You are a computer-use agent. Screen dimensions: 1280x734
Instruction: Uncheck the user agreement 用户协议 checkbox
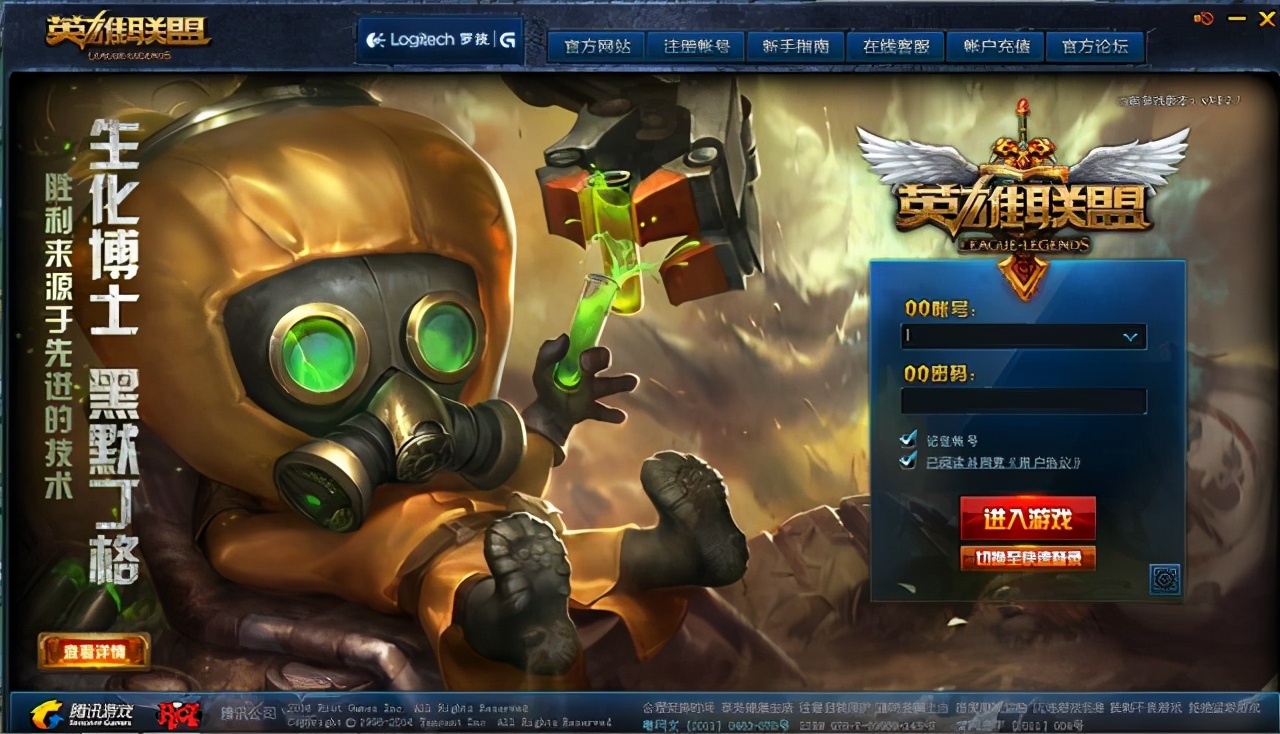click(908, 462)
